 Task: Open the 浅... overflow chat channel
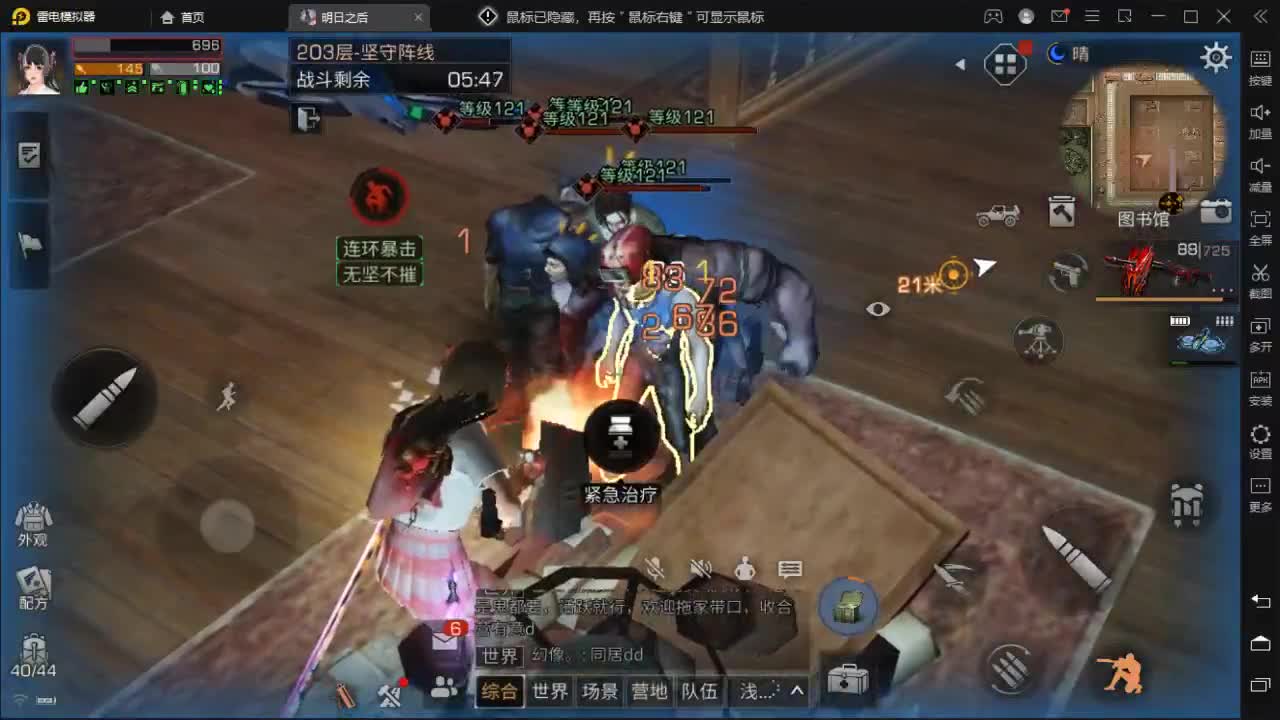753,690
